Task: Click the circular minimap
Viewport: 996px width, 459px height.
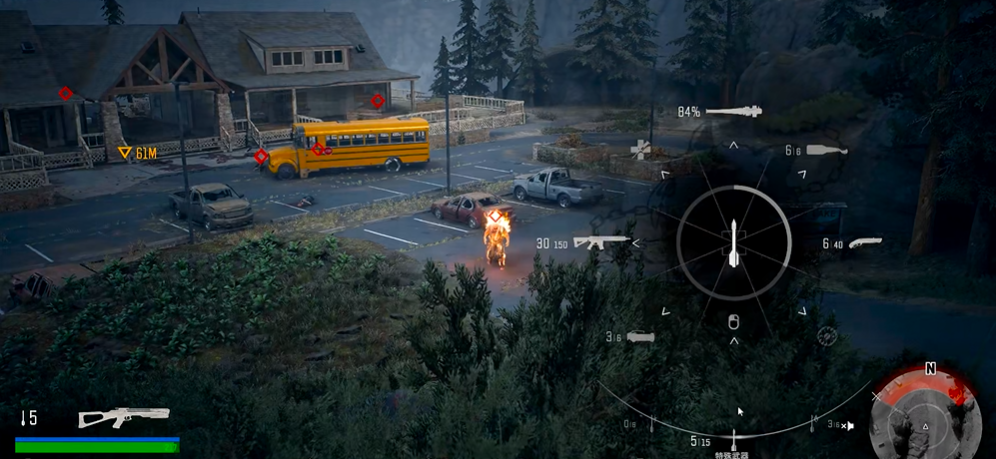Action: (x=925, y=410)
